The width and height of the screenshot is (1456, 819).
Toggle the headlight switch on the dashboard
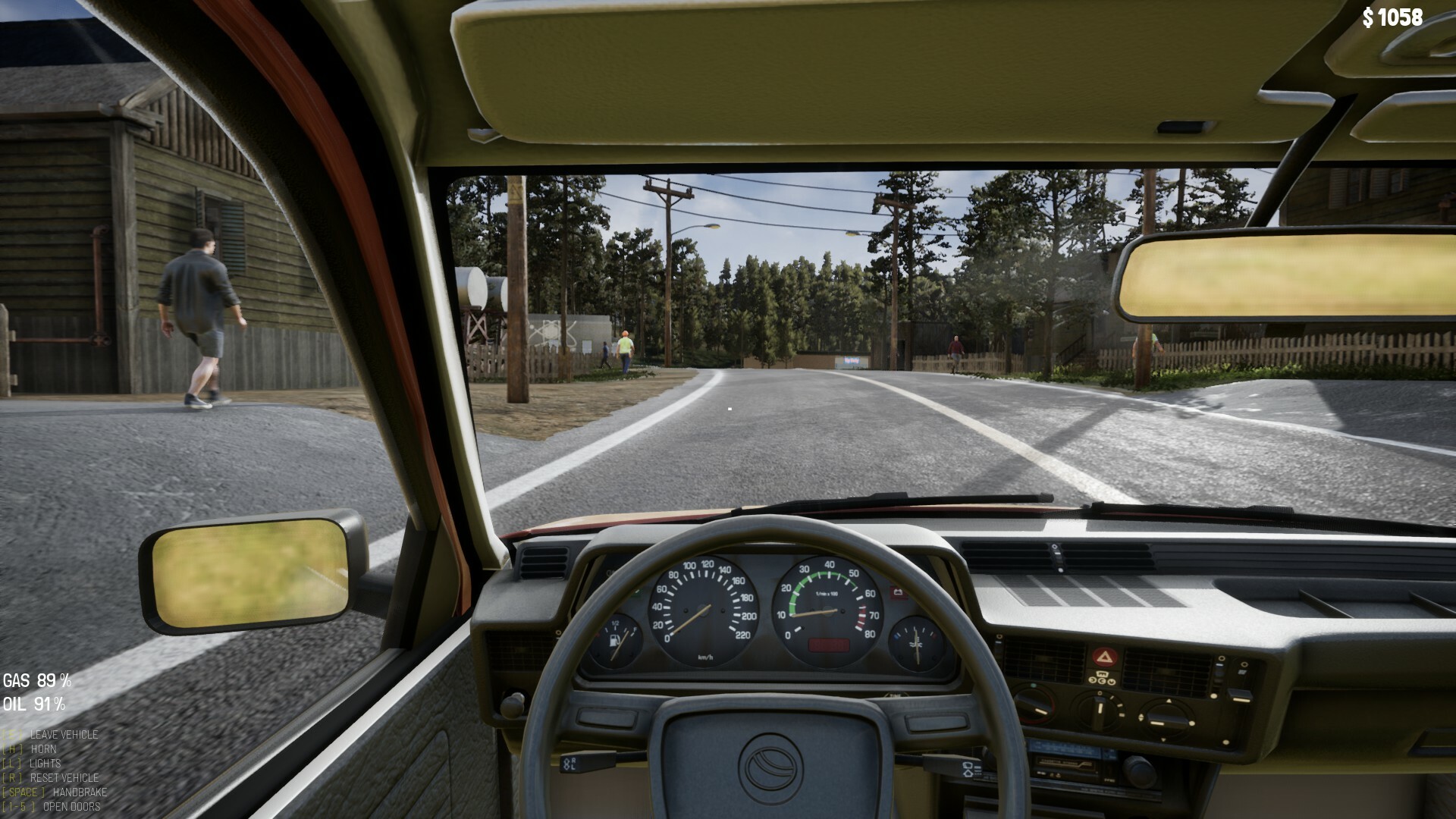[x=513, y=705]
